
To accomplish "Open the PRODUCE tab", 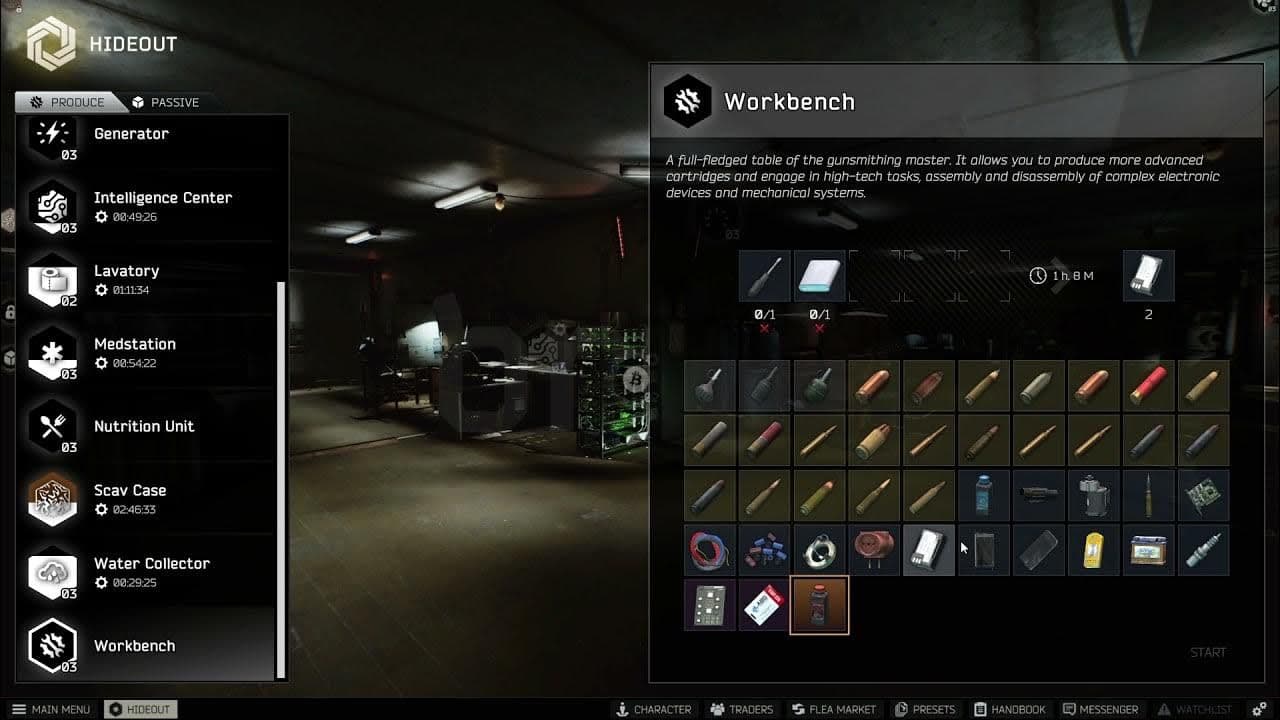I will point(70,101).
